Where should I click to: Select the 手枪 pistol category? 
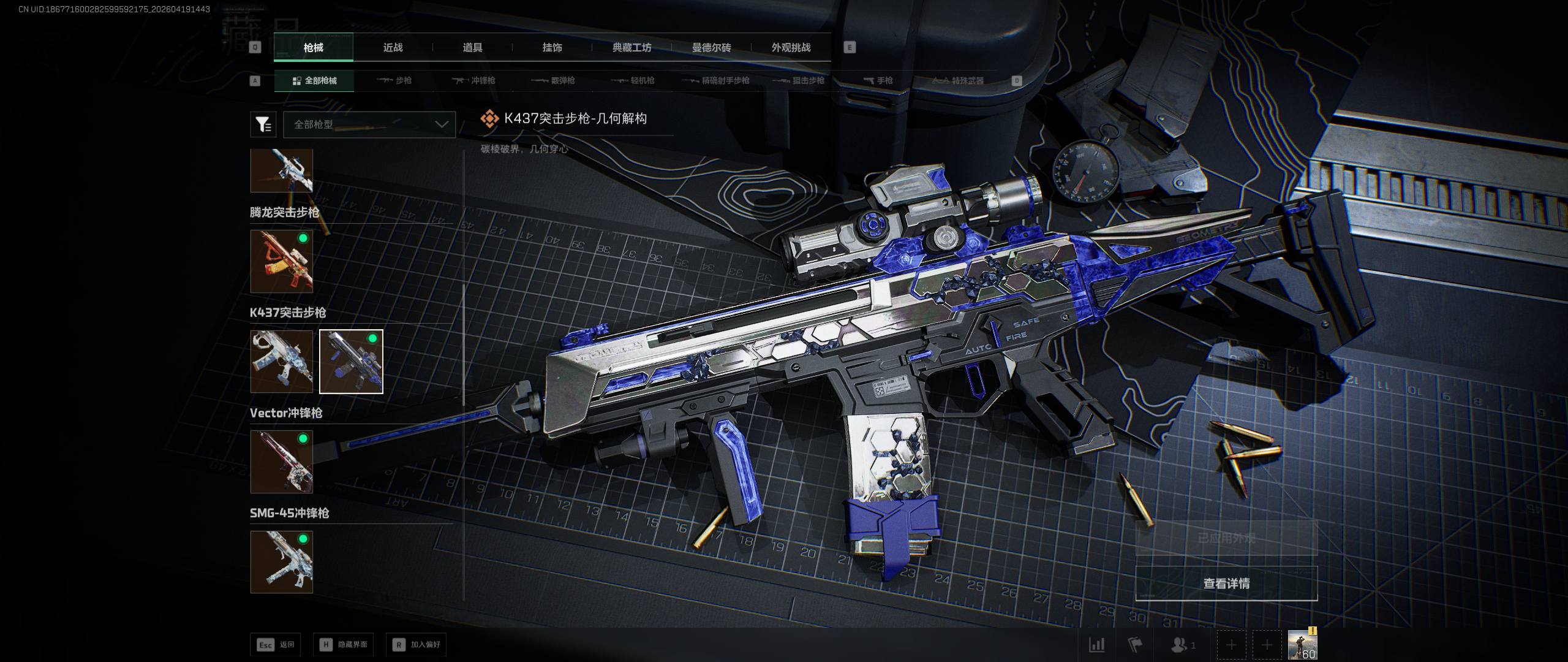pyautogui.click(x=878, y=81)
